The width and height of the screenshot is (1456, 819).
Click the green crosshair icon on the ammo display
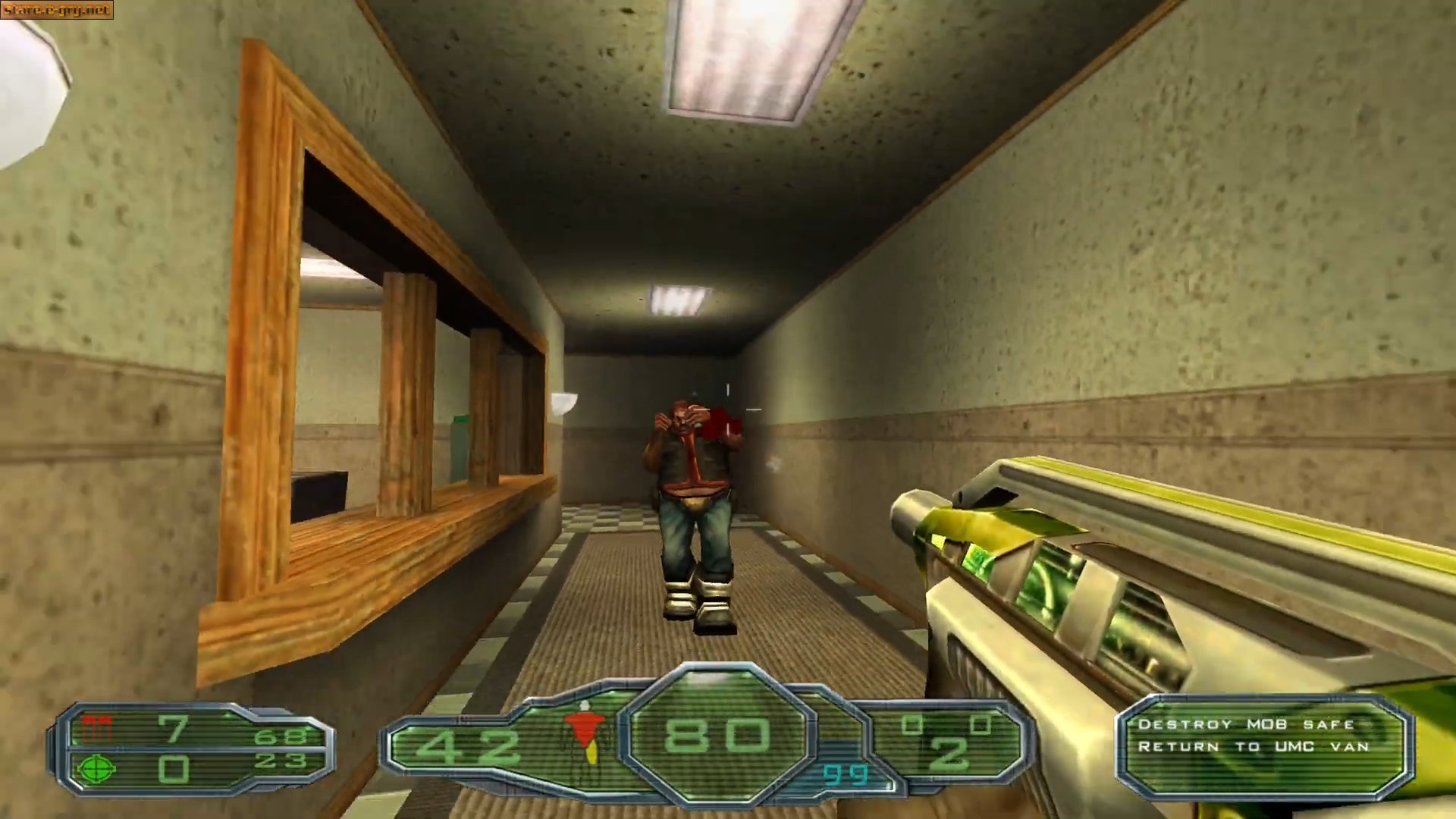click(x=96, y=769)
